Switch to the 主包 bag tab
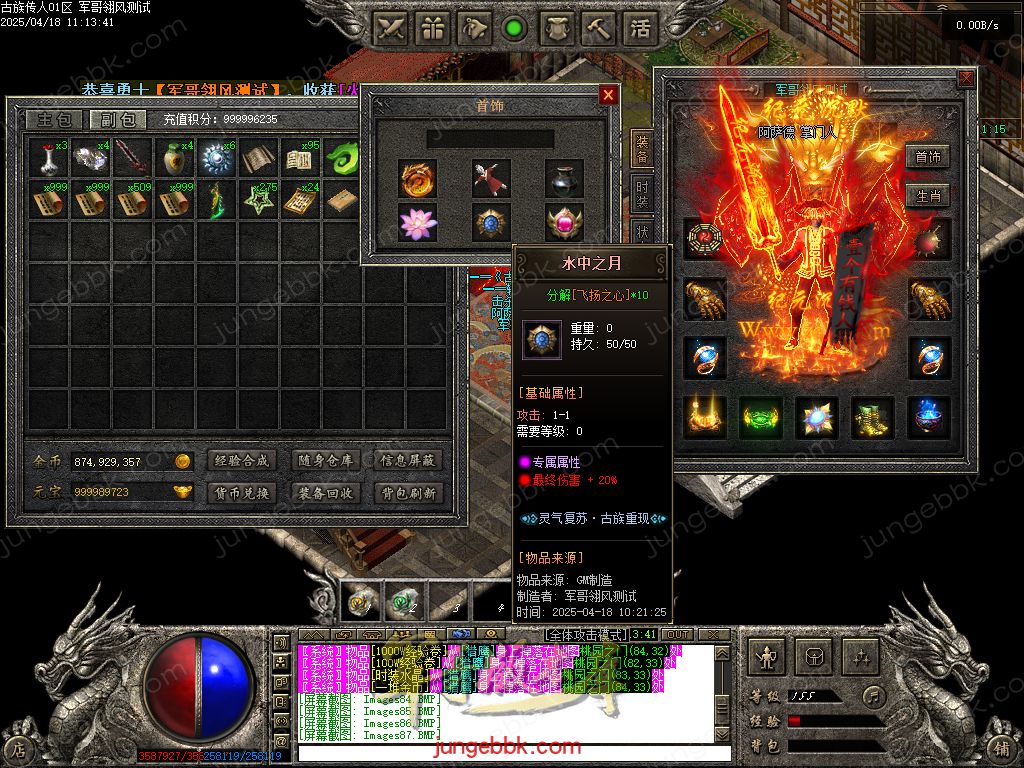 [x=54, y=120]
